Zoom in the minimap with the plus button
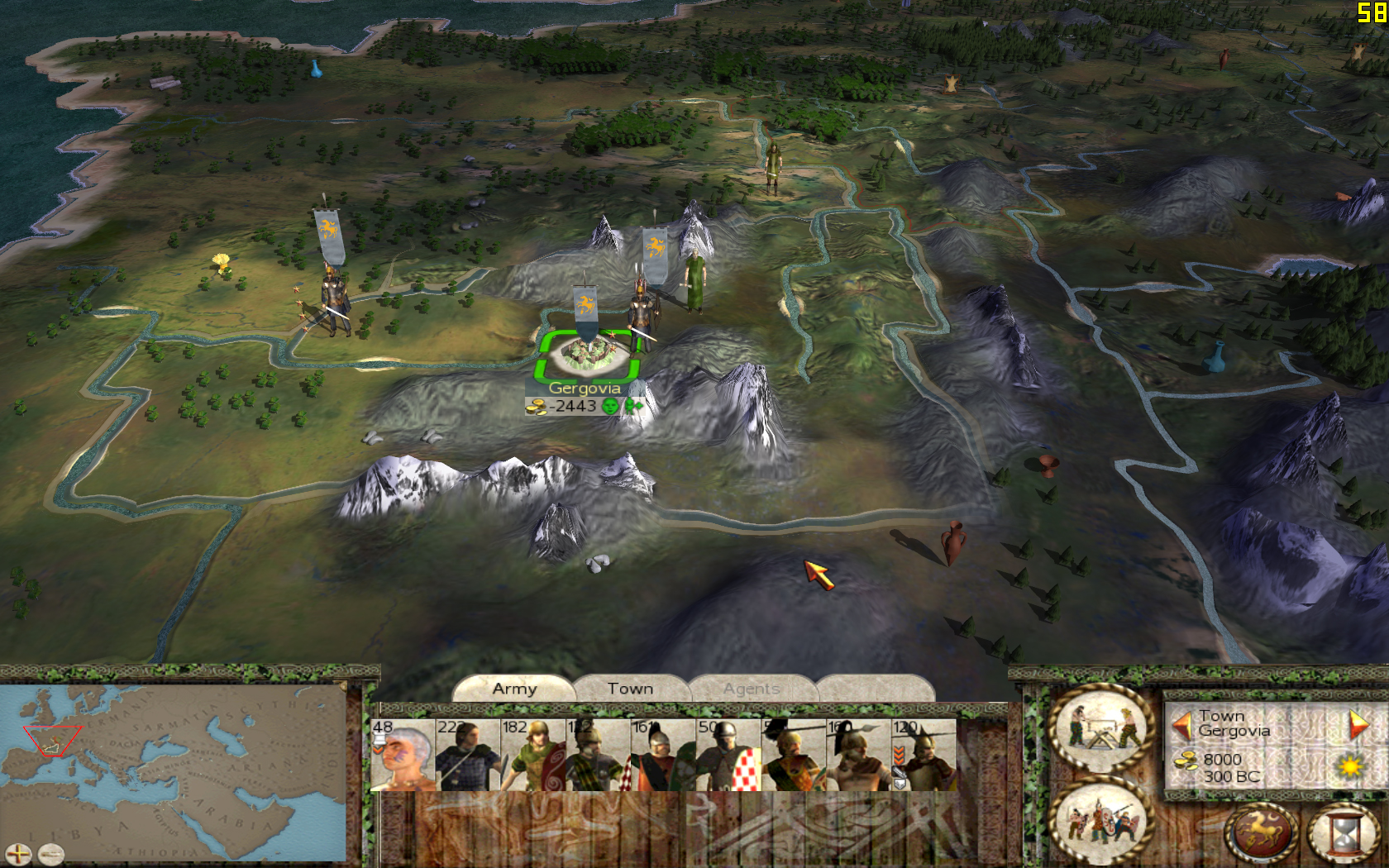Screen dimensions: 1389x868 (x=18, y=854)
